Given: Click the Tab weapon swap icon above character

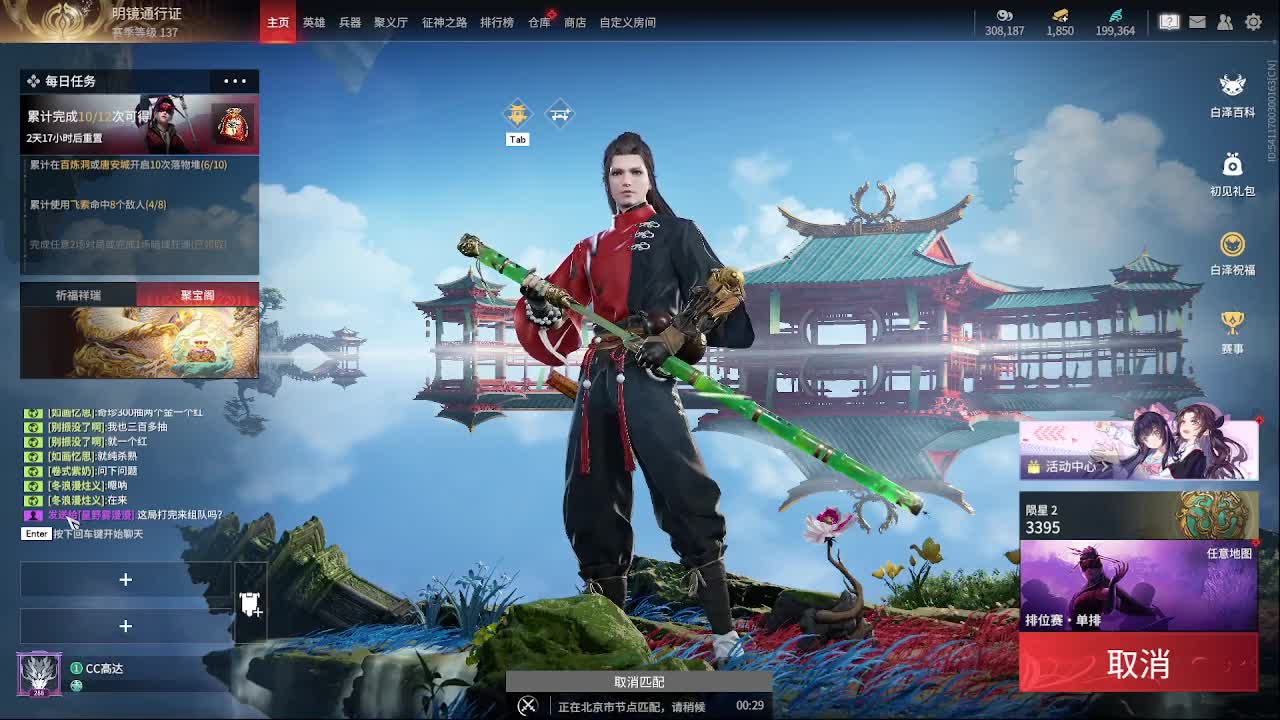Looking at the screenshot, I should [x=517, y=112].
